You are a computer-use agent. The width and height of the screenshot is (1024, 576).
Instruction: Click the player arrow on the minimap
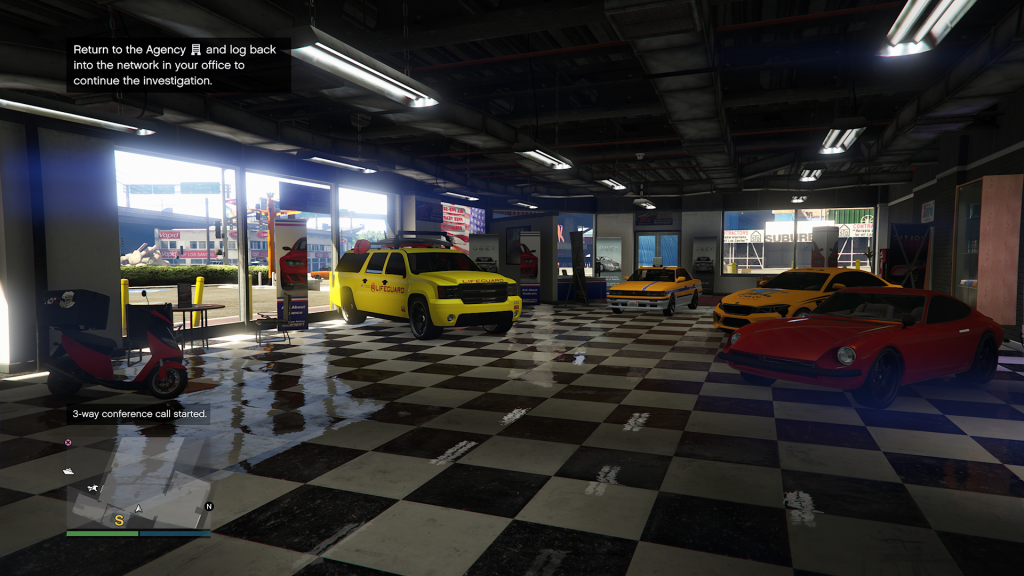139,509
